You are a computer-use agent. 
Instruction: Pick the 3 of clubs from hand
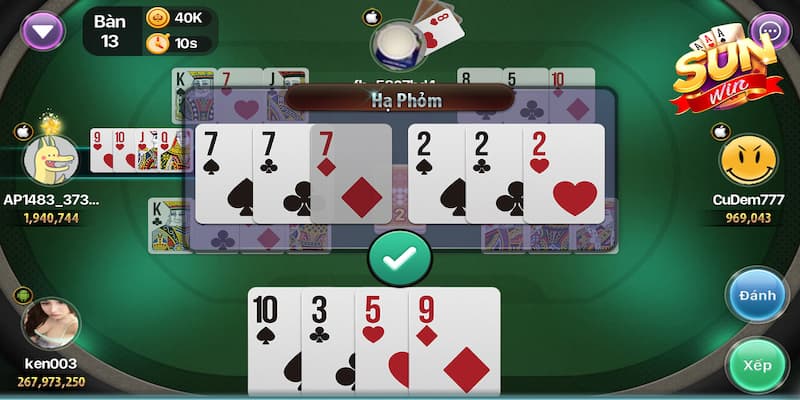(x=327, y=340)
